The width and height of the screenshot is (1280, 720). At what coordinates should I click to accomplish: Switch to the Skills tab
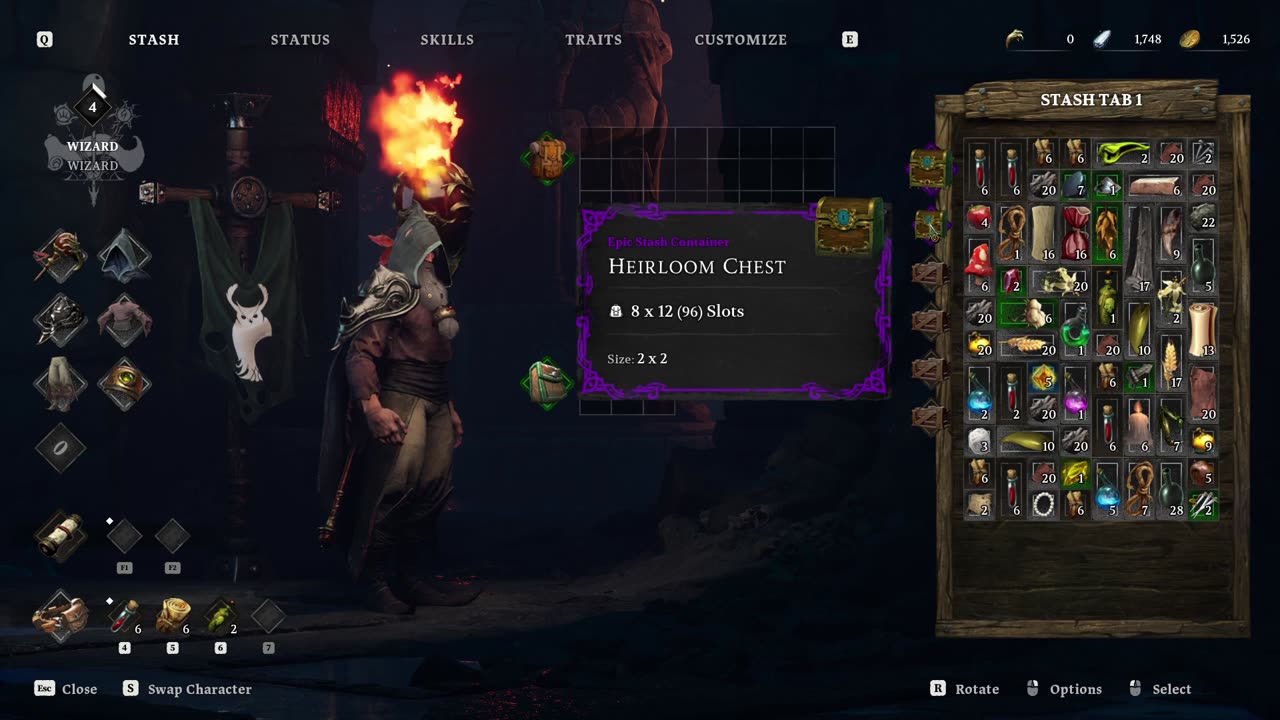(x=447, y=40)
